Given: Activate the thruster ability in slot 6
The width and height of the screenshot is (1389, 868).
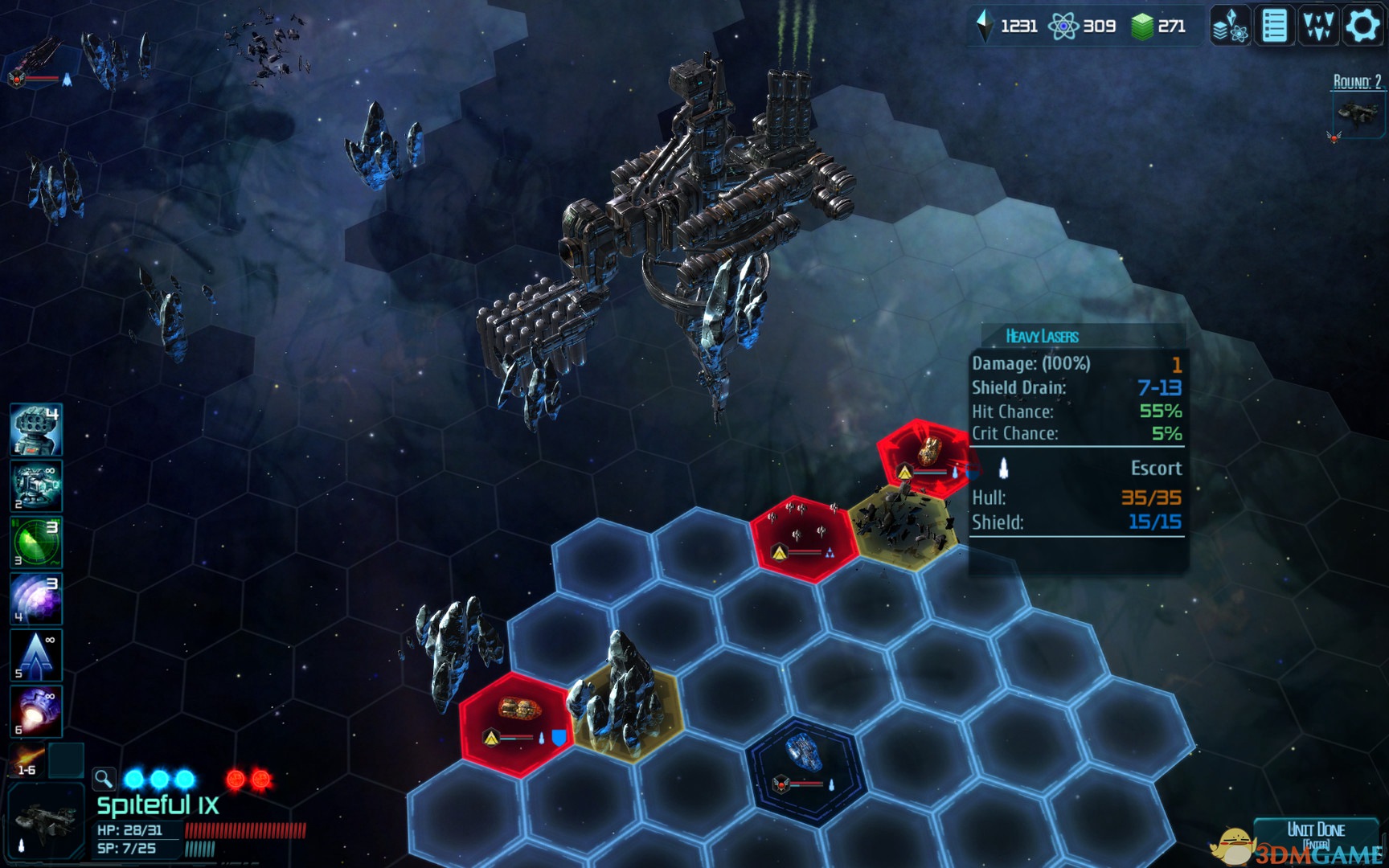Looking at the screenshot, I should tap(35, 710).
